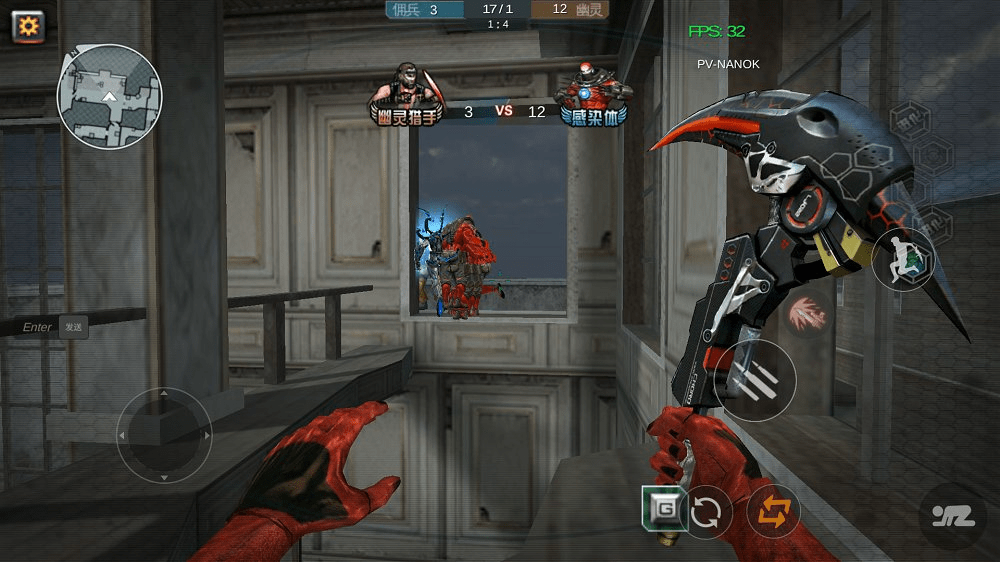Open the orange gear settings menu
The width and height of the screenshot is (1000, 562).
point(28,26)
